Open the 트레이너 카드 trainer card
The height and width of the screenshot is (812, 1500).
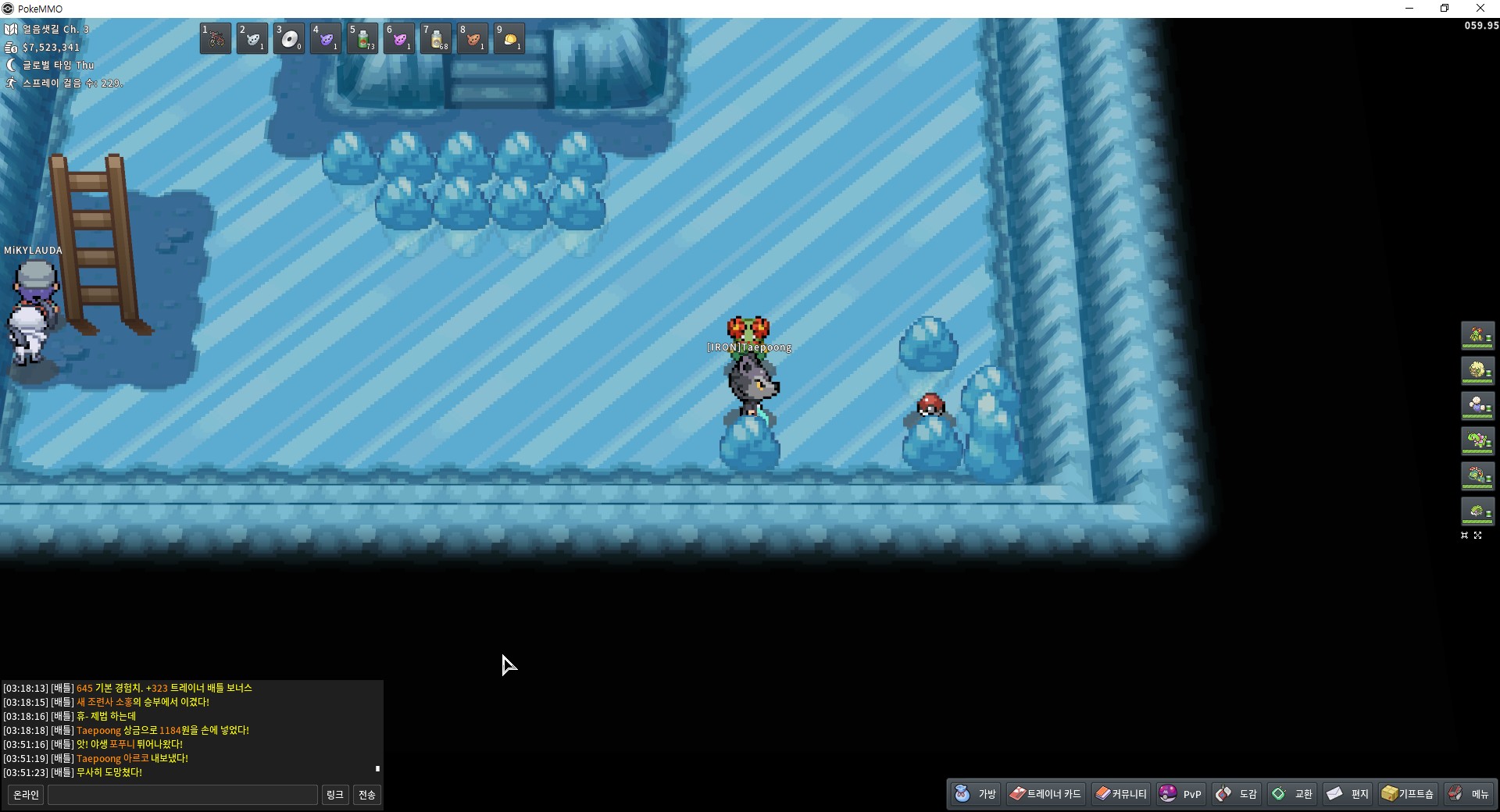1045,794
